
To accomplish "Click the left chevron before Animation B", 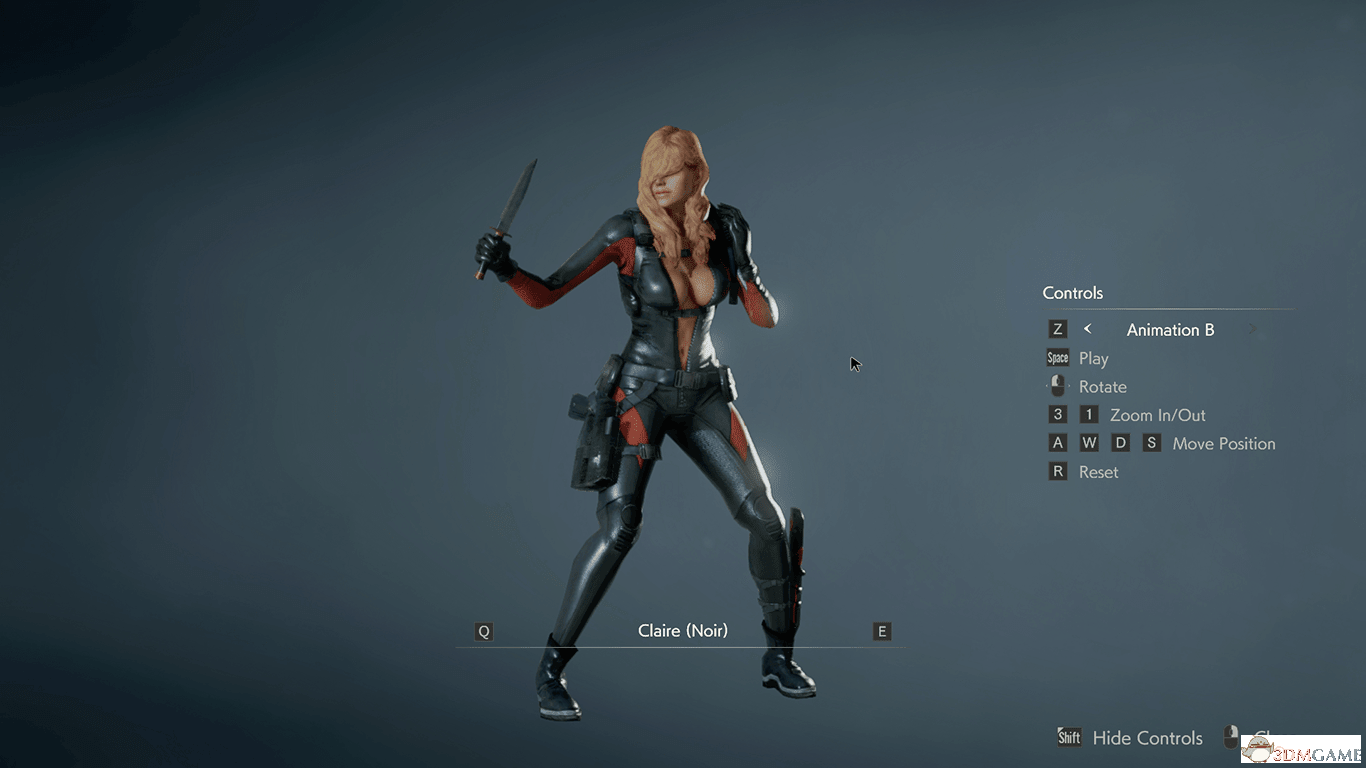I will (x=1087, y=328).
